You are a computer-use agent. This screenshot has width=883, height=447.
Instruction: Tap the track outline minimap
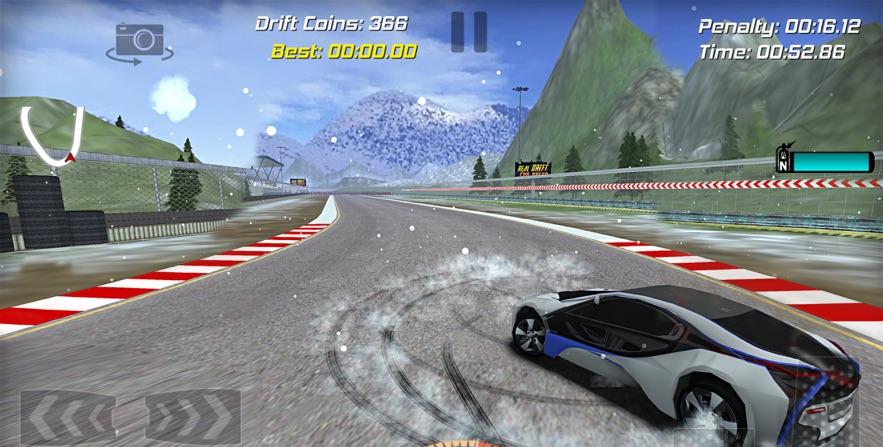coord(52,133)
